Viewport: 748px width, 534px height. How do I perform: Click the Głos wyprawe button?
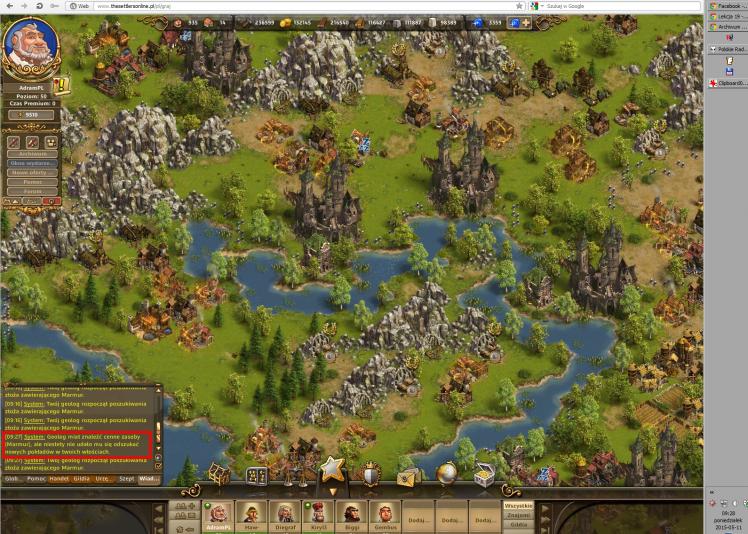click(x=32, y=162)
